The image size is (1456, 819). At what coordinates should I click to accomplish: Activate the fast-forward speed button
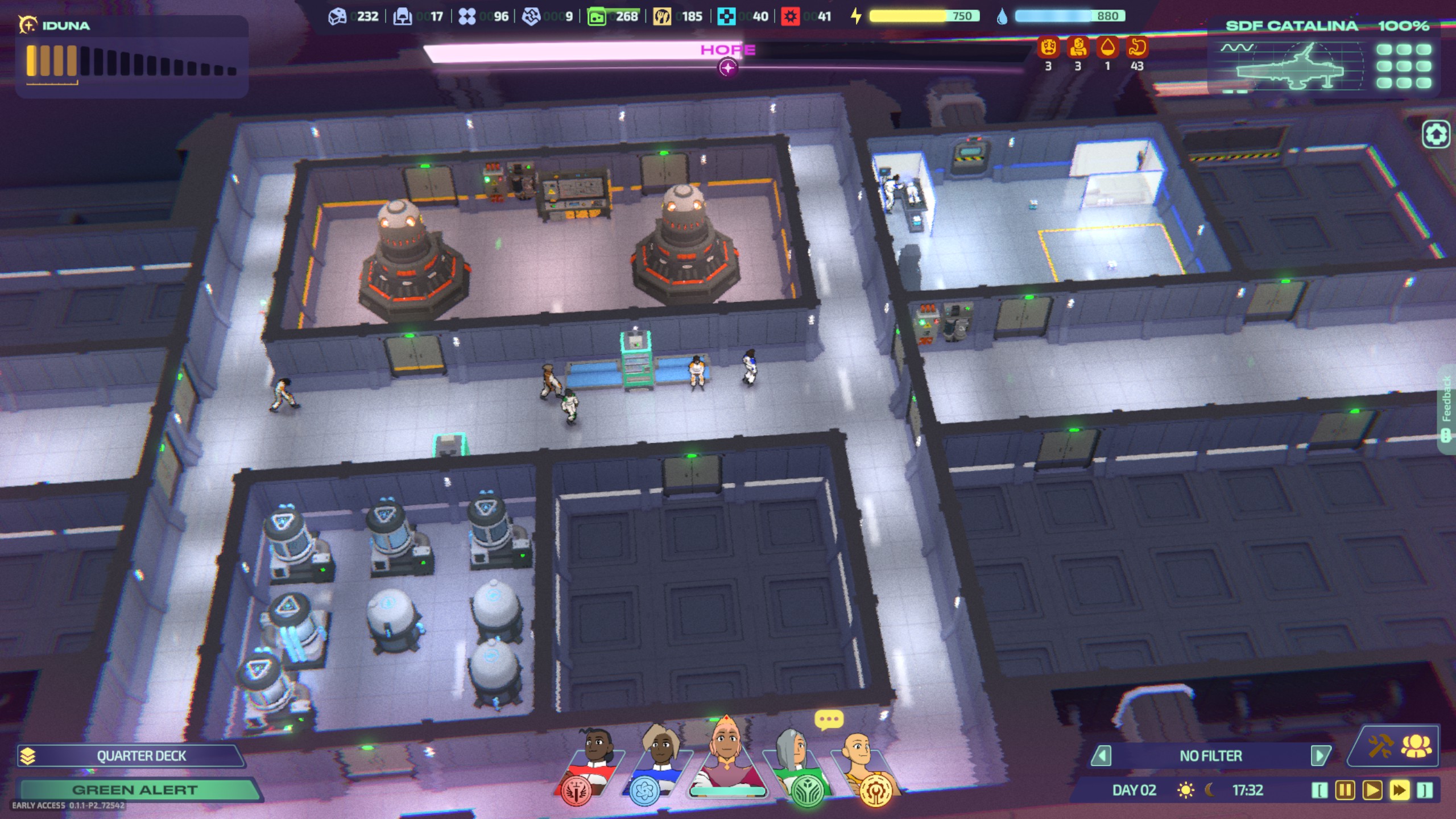click(1399, 791)
